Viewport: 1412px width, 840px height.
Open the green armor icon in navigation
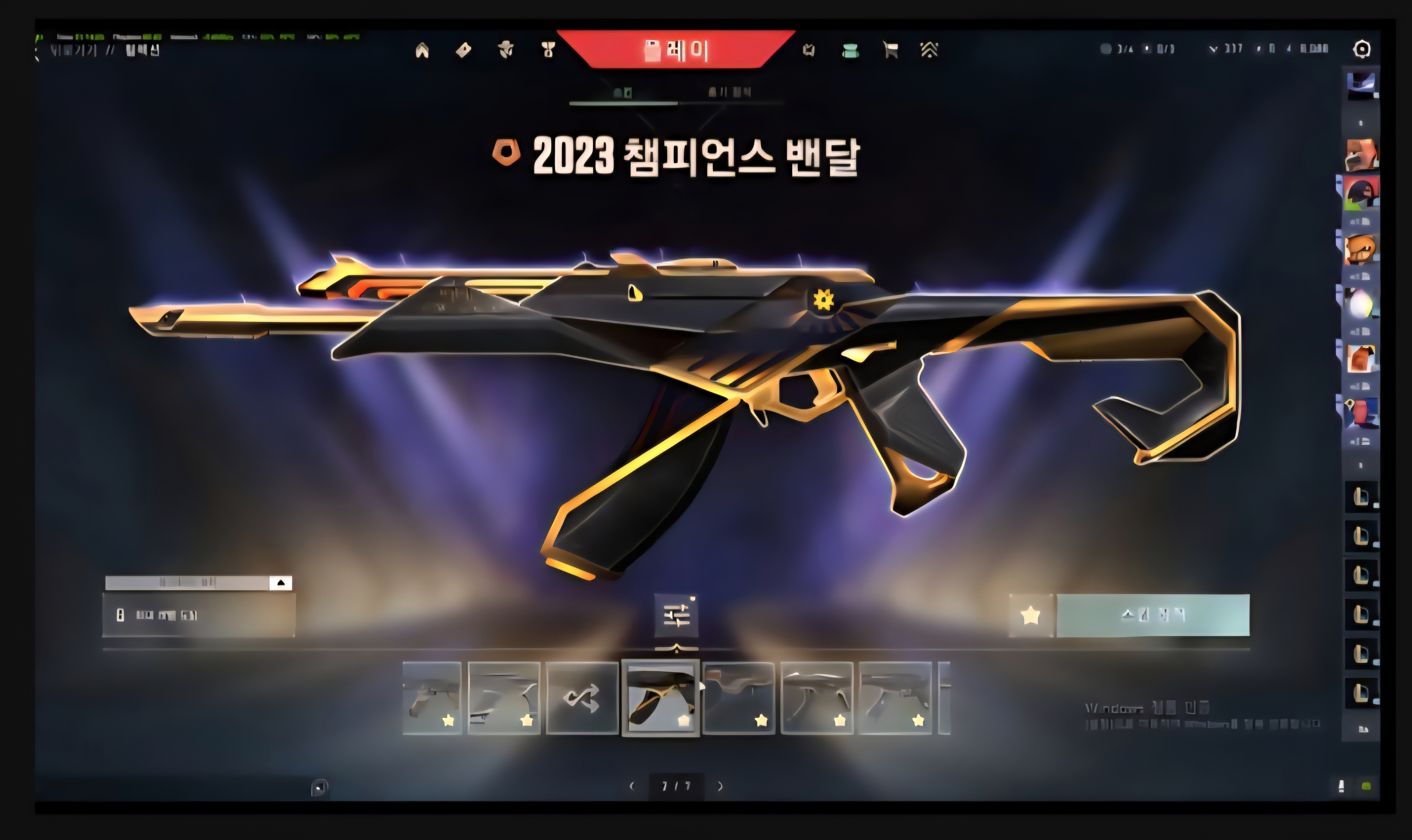point(850,51)
